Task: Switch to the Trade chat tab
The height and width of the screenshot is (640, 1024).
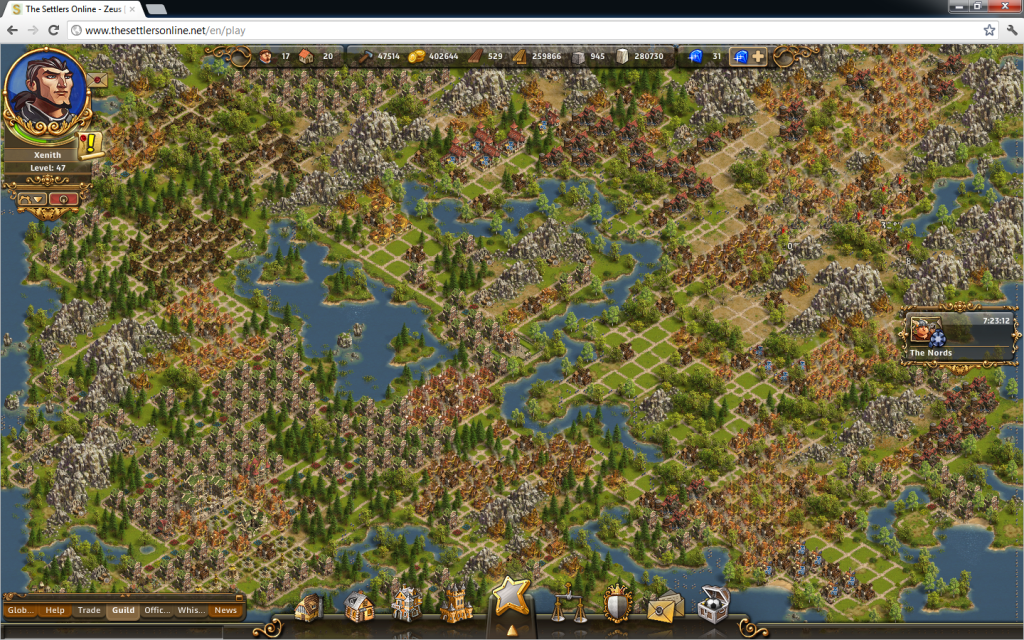Action: [x=89, y=610]
